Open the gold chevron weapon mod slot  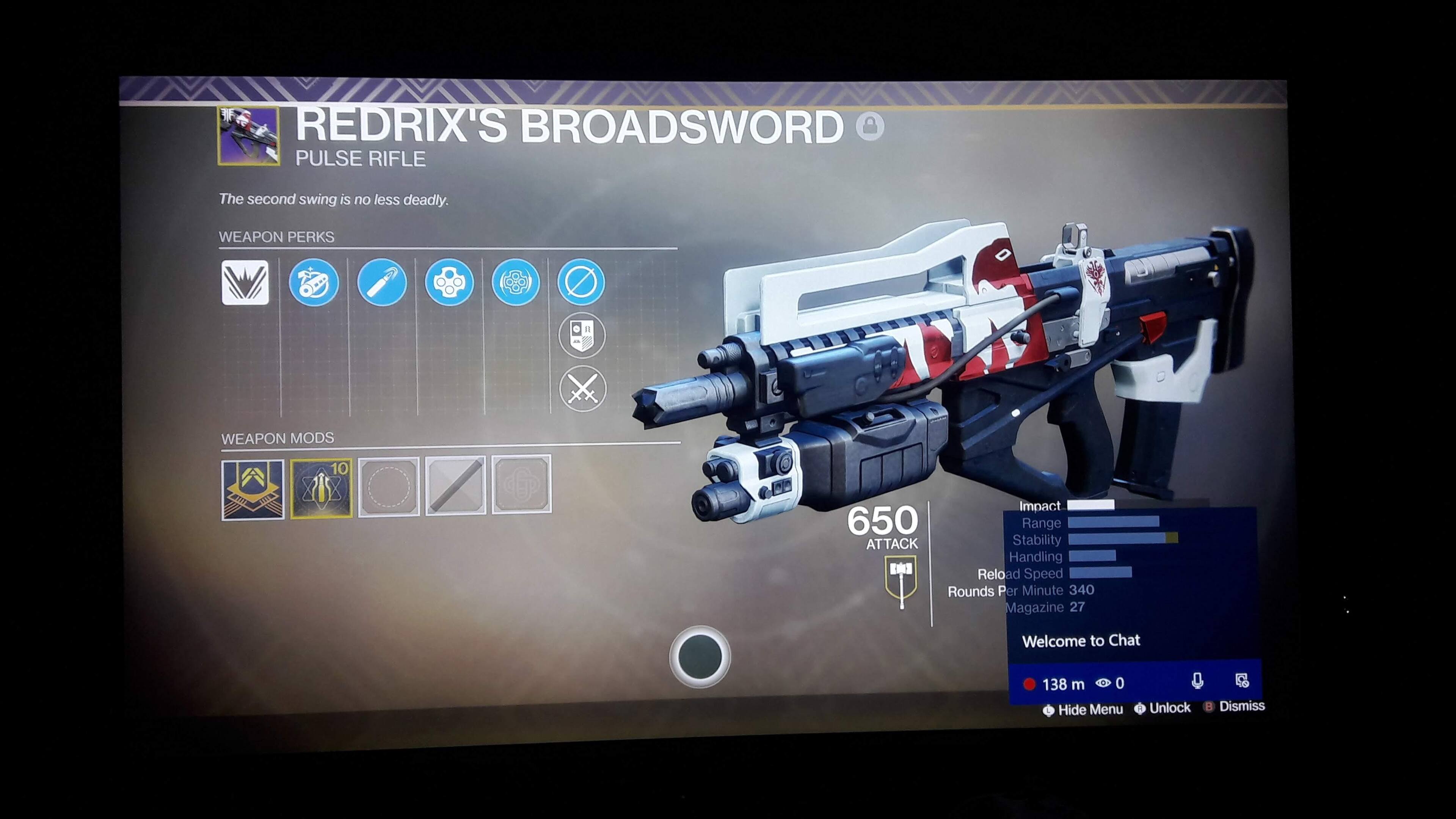pos(253,490)
